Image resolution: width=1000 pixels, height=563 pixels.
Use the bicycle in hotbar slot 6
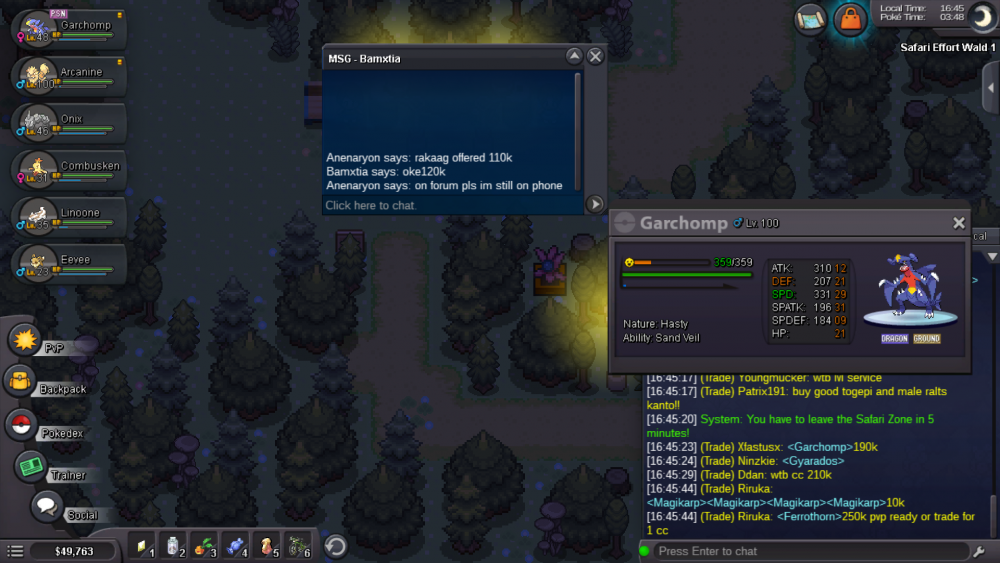(x=299, y=546)
